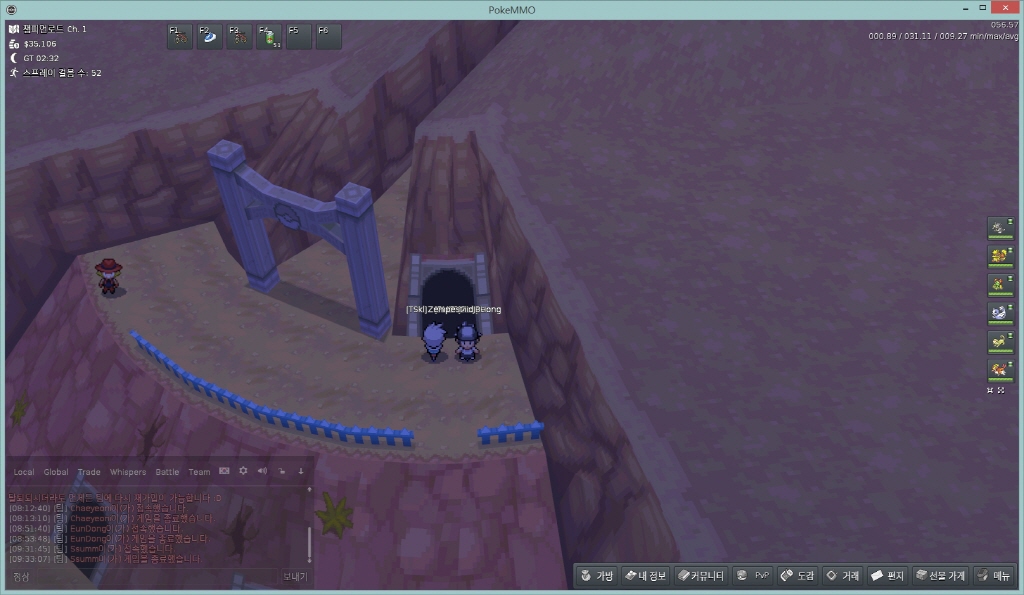The height and width of the screenshot is (595, 1024).
Task: Open the 선물 가게 gift shop
Action: [940, 576]
